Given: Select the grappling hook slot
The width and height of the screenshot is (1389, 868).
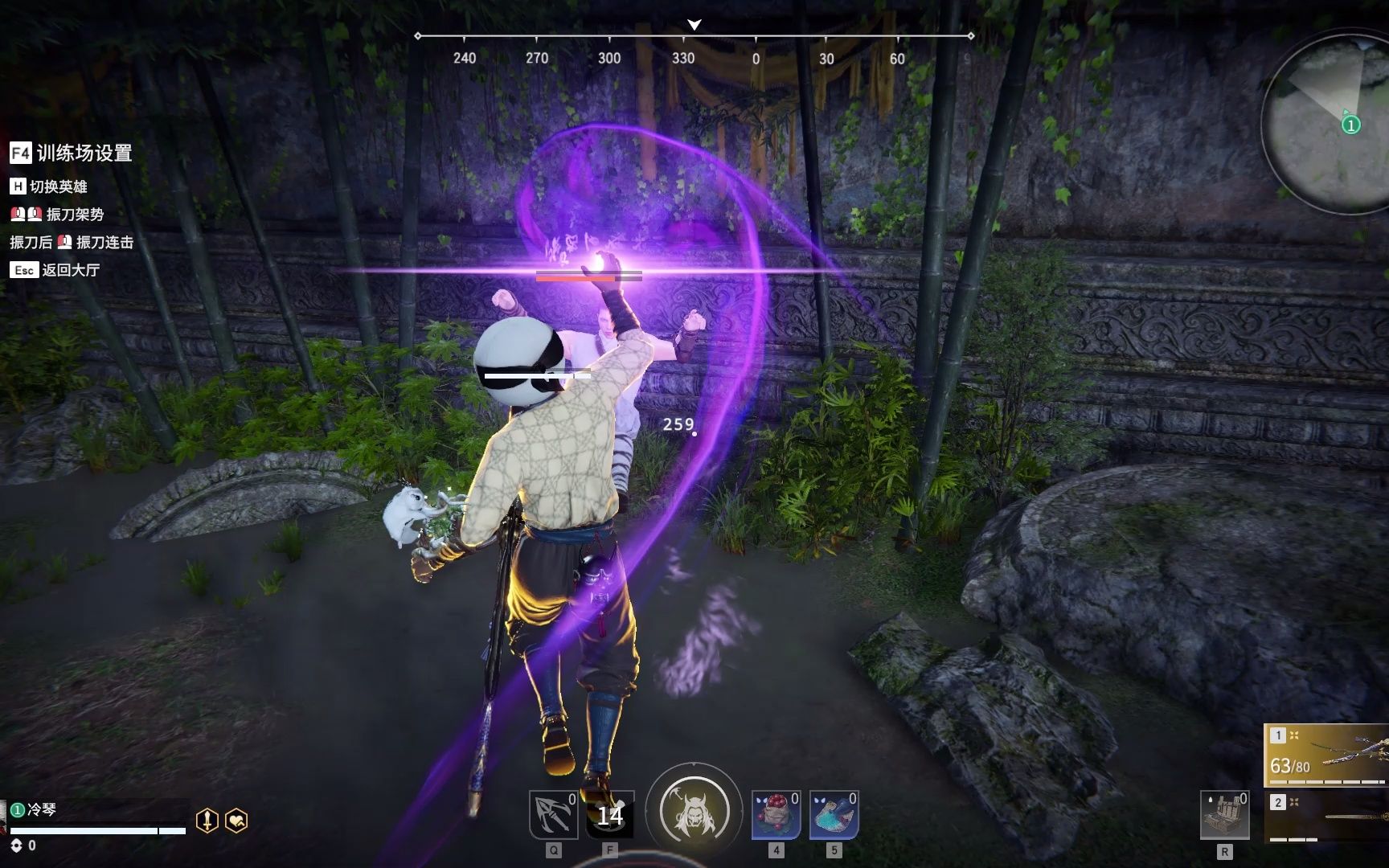Looking at the screenshot, I should [x=553, y=815].
